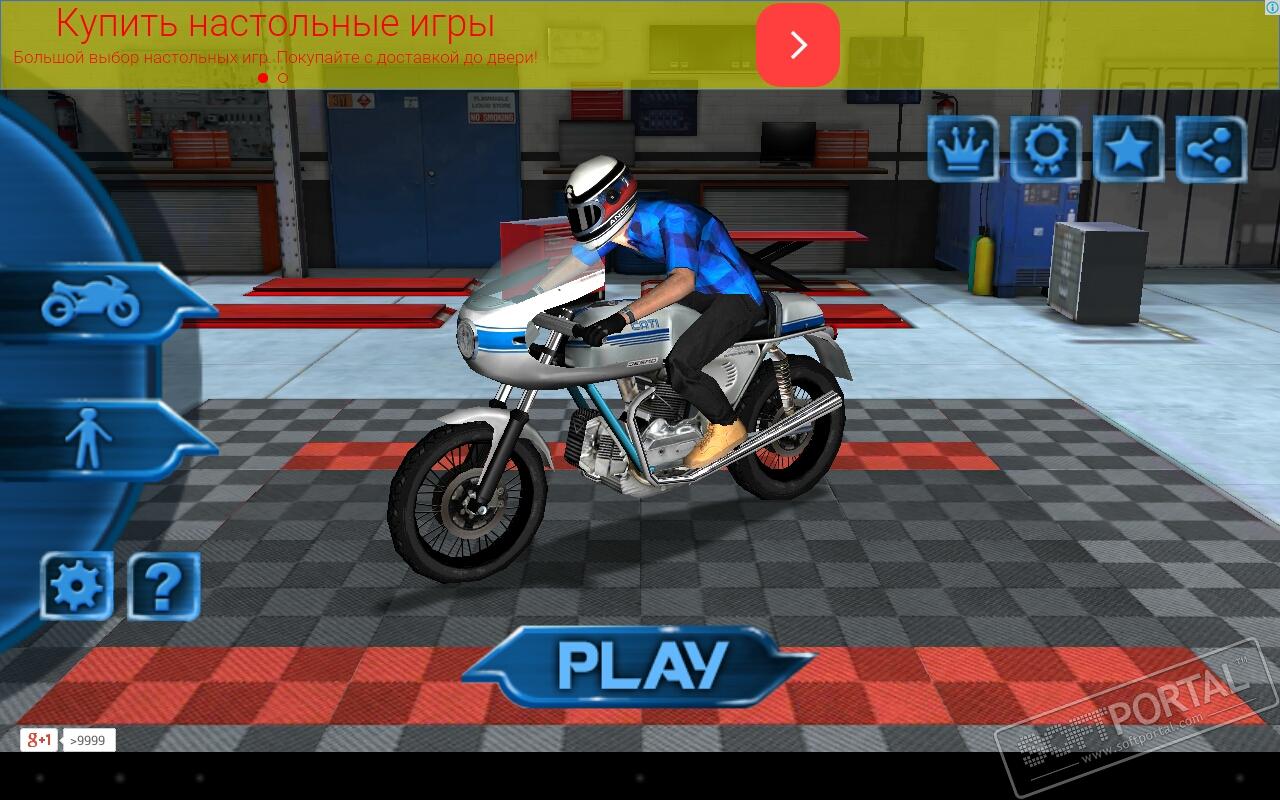Open the crown leaderboard icon
The height and width of the screenshot is (800, 1280).
click(x=962, y=149)
